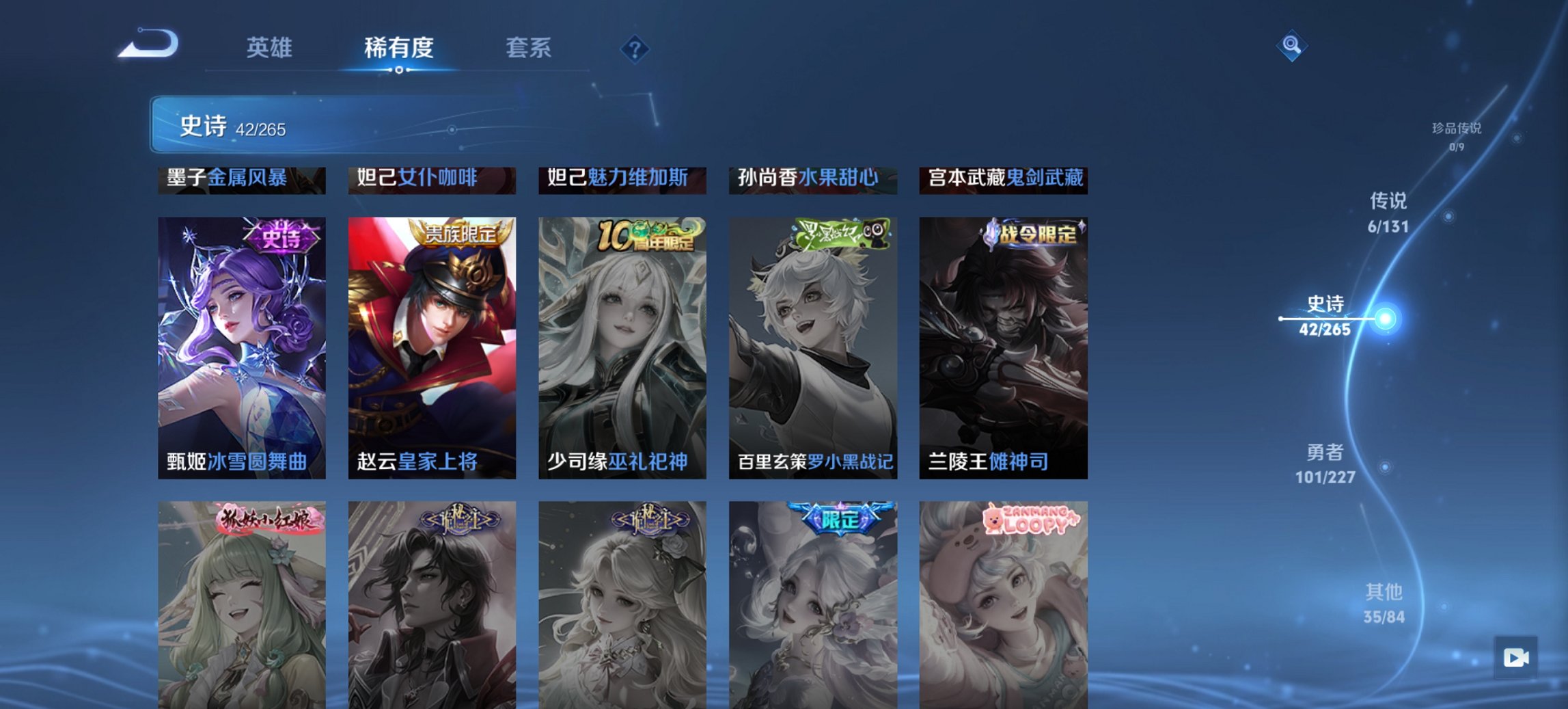Expand the 宫本武藏鬼剑武藏 collapsed entry
This screenshot has width=1568, height=709.
(1004, 179)
